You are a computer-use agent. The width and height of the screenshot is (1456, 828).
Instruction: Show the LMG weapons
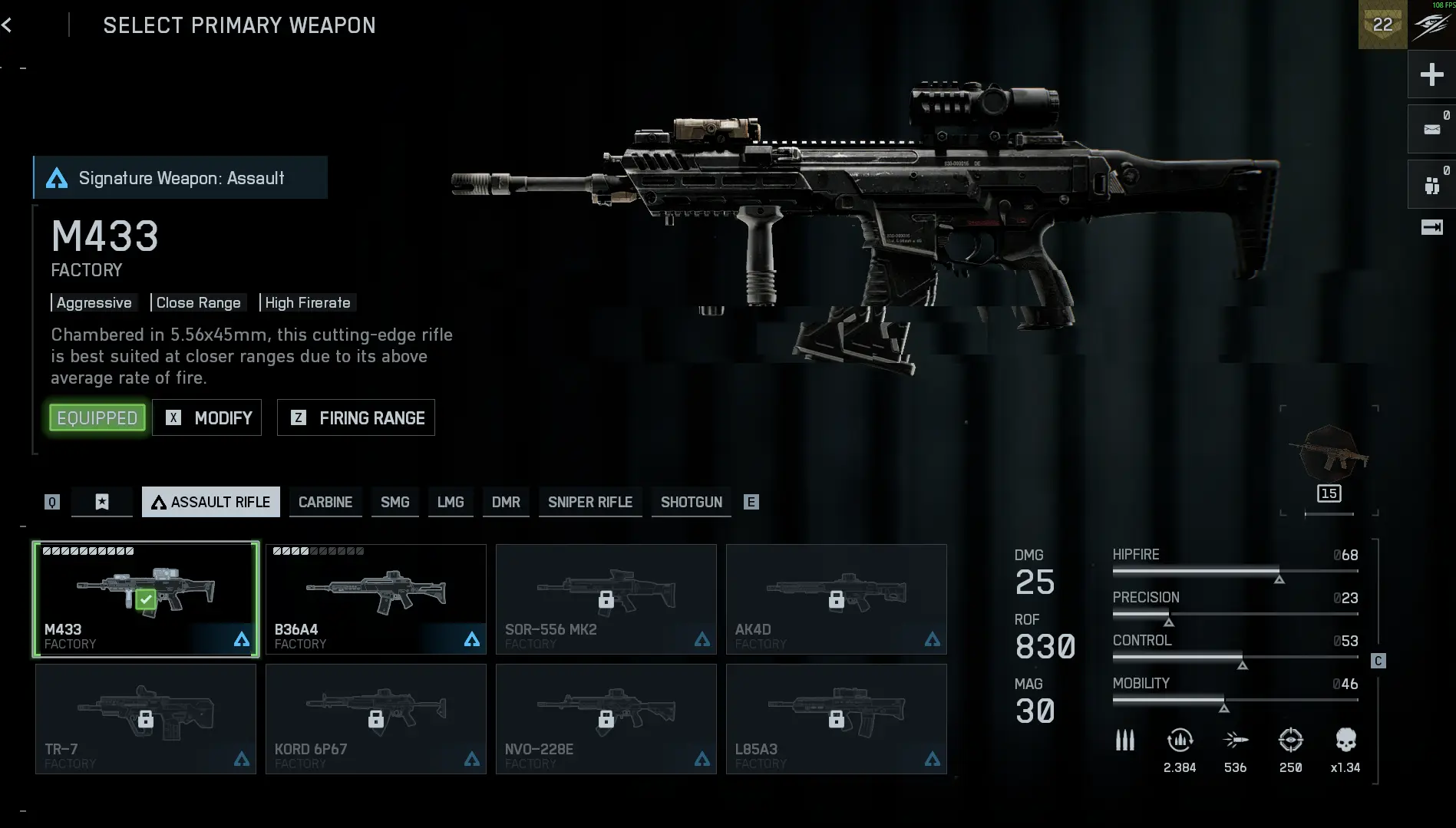[451, 502]
